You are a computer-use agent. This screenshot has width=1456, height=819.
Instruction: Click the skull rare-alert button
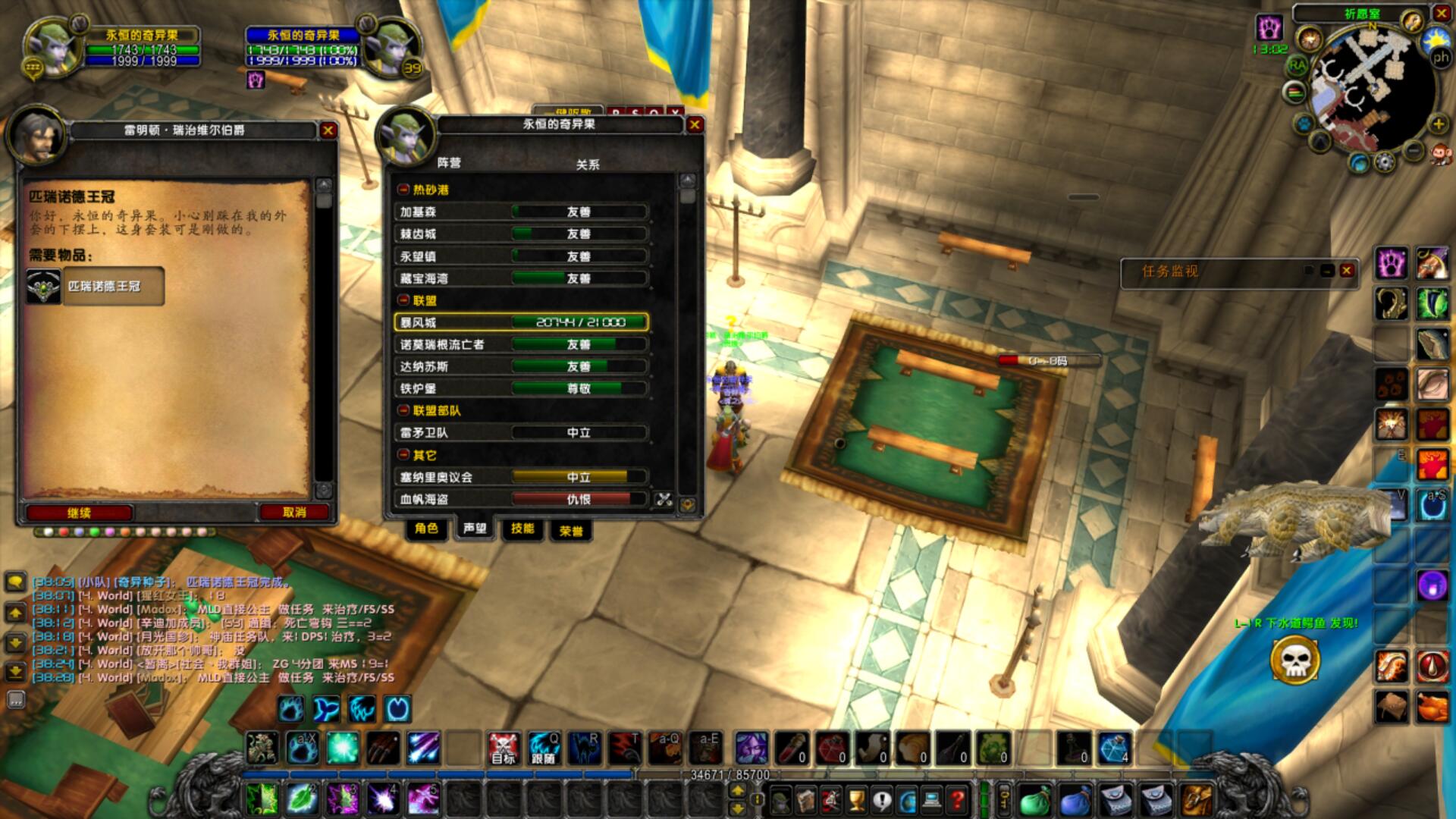point(1294,661)
